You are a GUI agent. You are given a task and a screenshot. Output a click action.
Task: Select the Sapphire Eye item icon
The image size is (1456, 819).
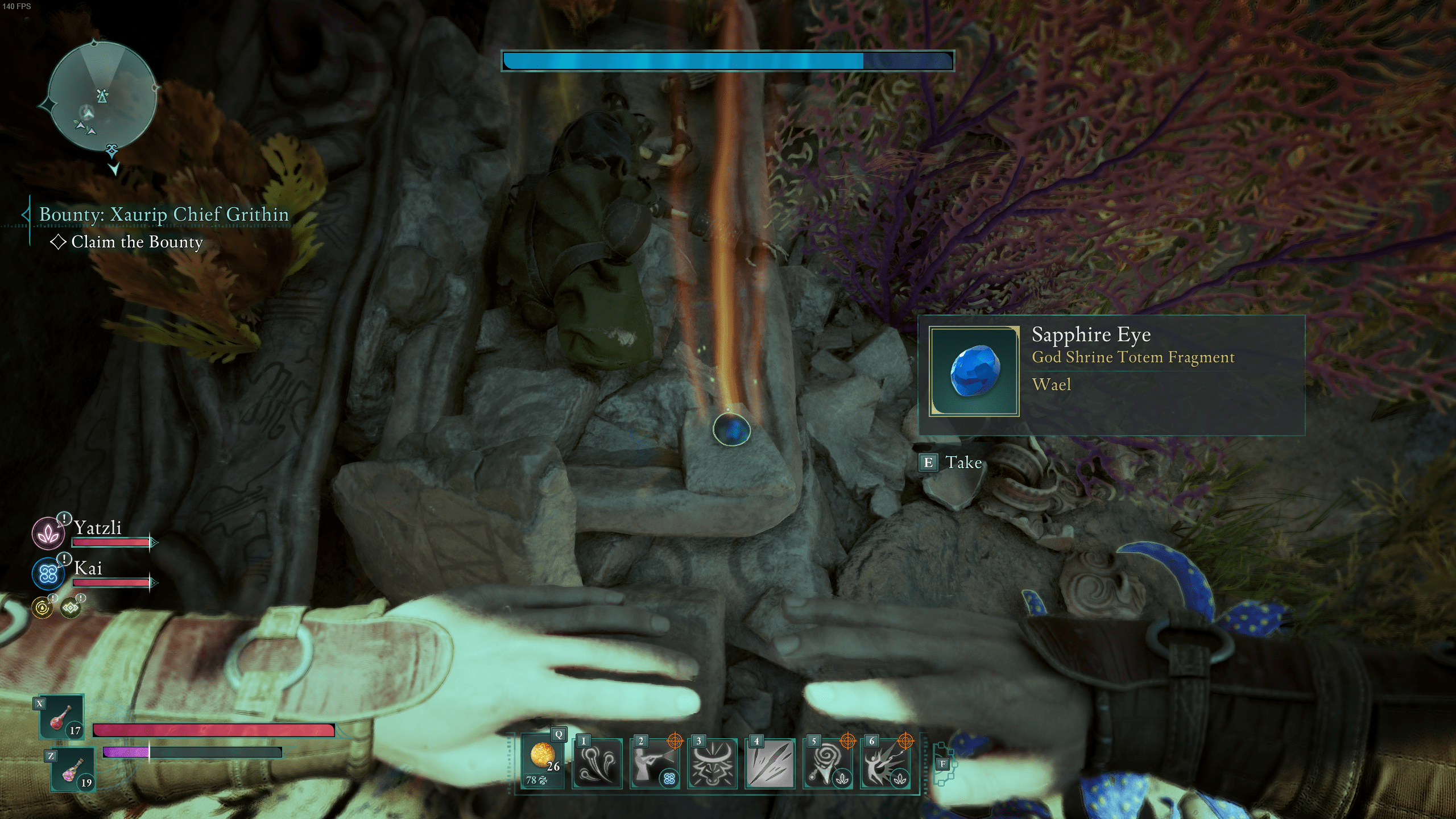tap(974, 371)
